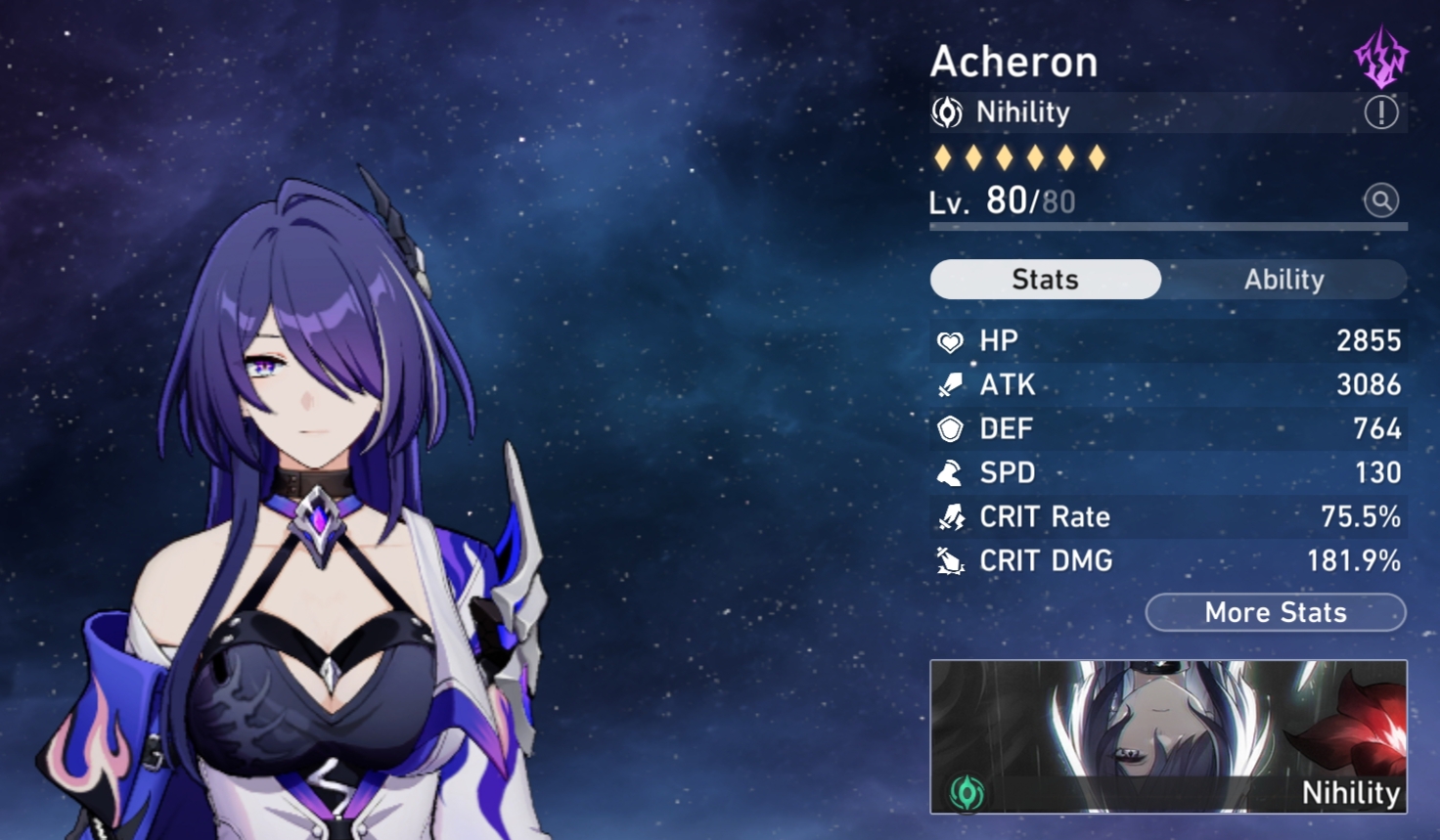Select the DEF shield icon

pos(950,428)
